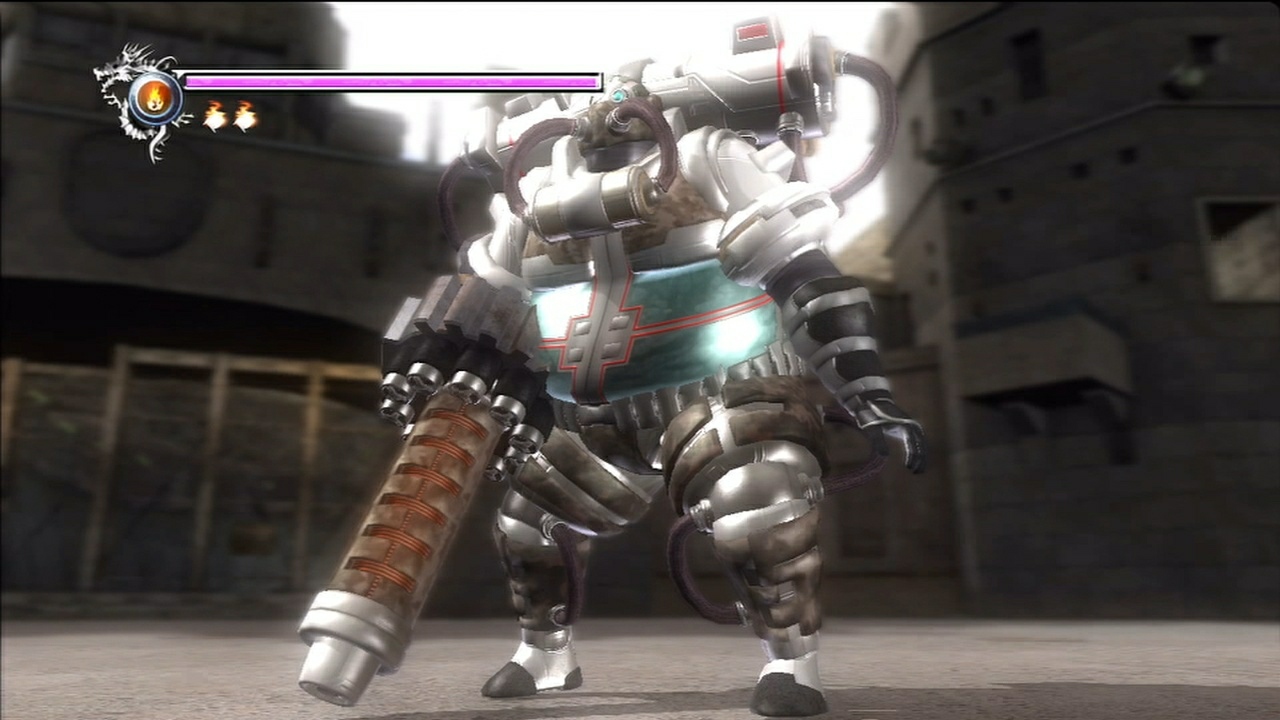The image size is (1280, 720).
Task: Click the first flame charge icon
Action: point(213,115)
